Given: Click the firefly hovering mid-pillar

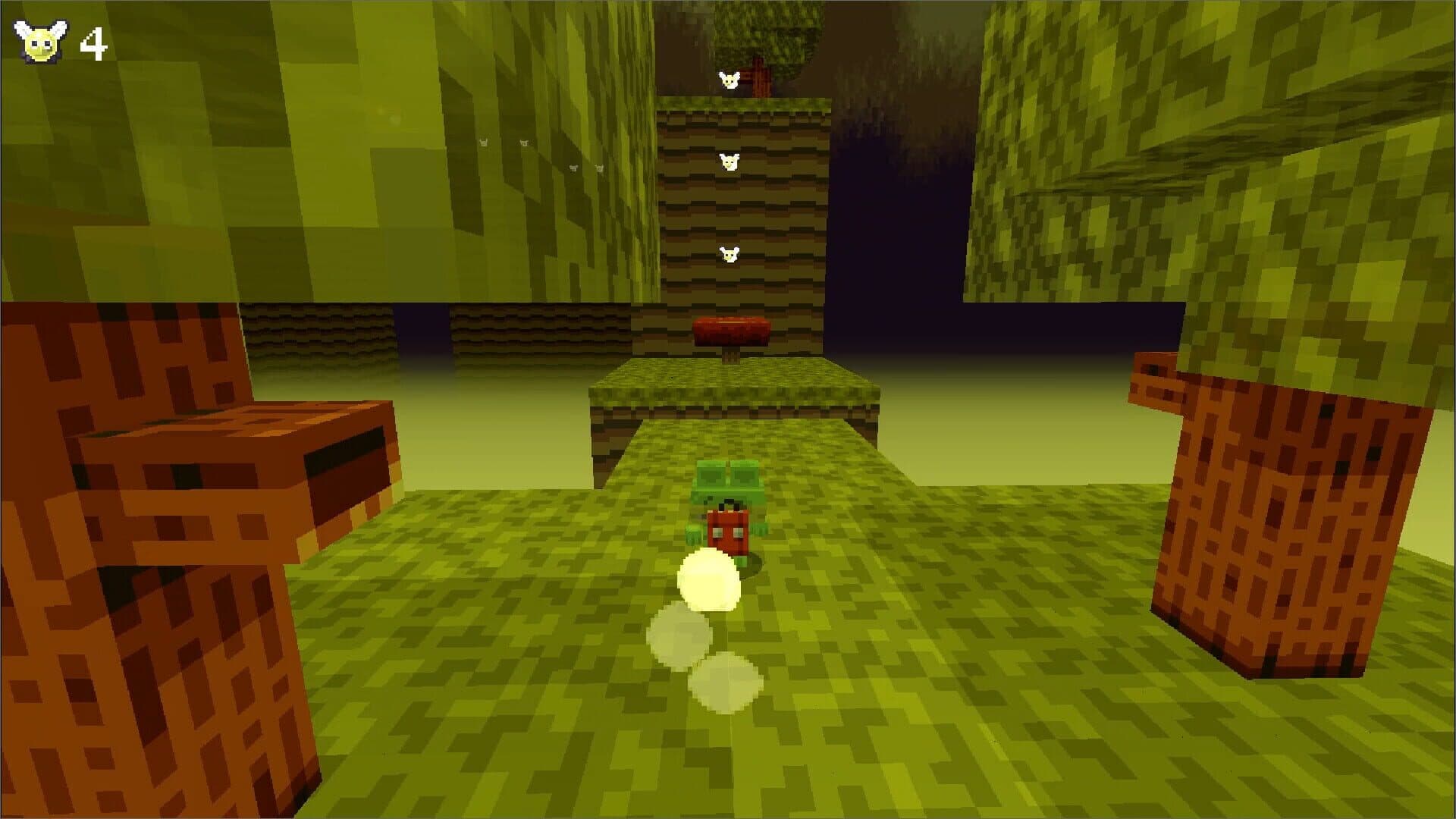Looking at the screenshot, I should pyautogui.click(x=729, y=159).
